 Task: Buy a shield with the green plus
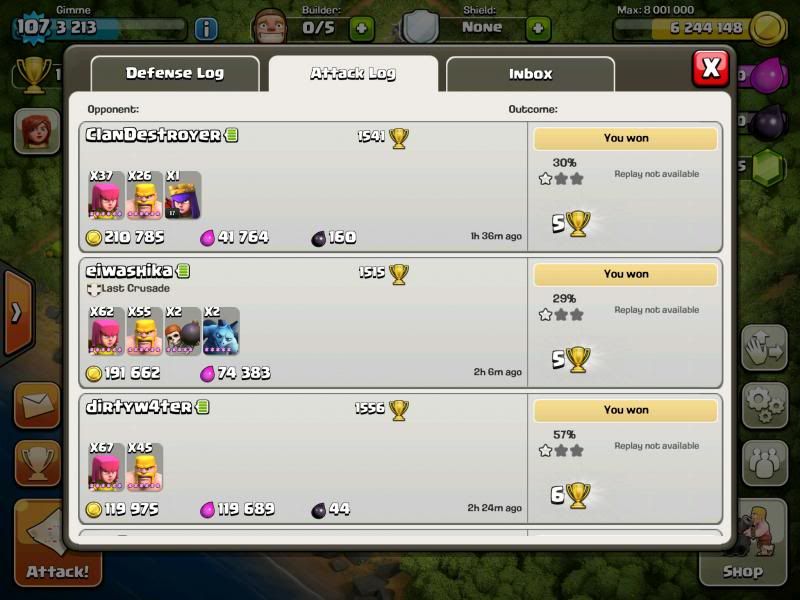coord(538,28)
